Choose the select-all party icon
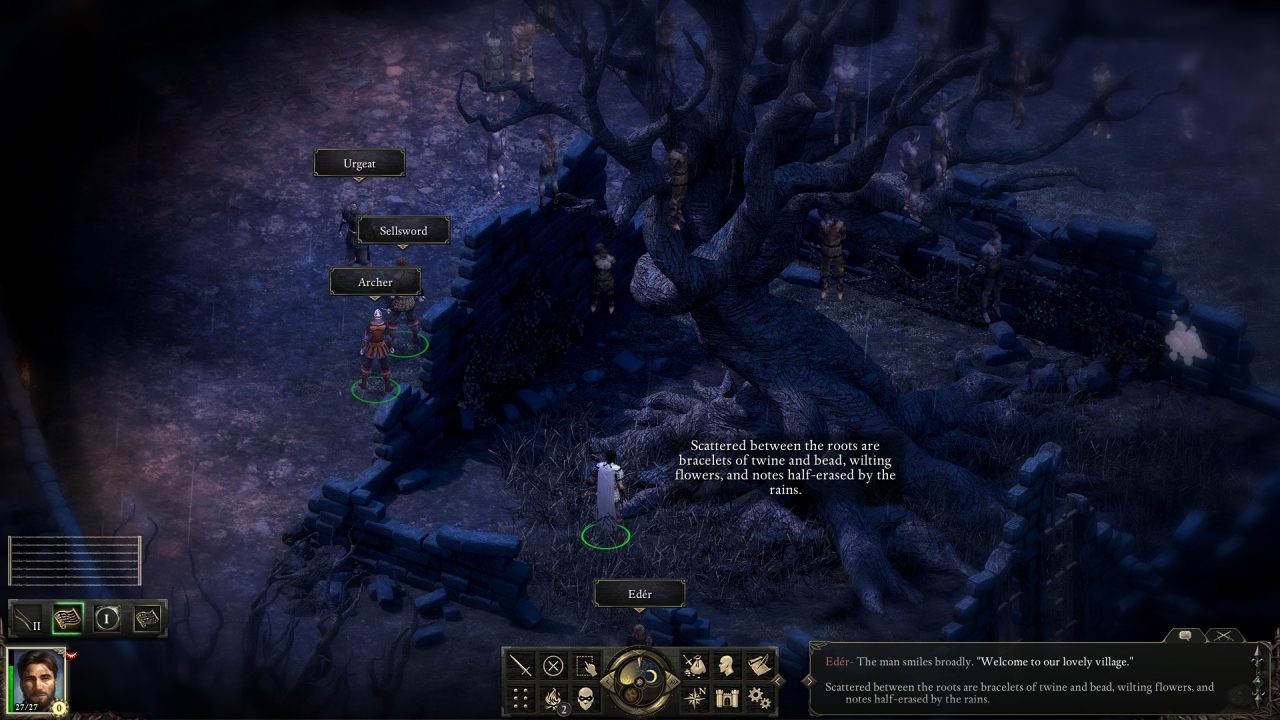This screenshot has width=1280, height=720. 586,665
